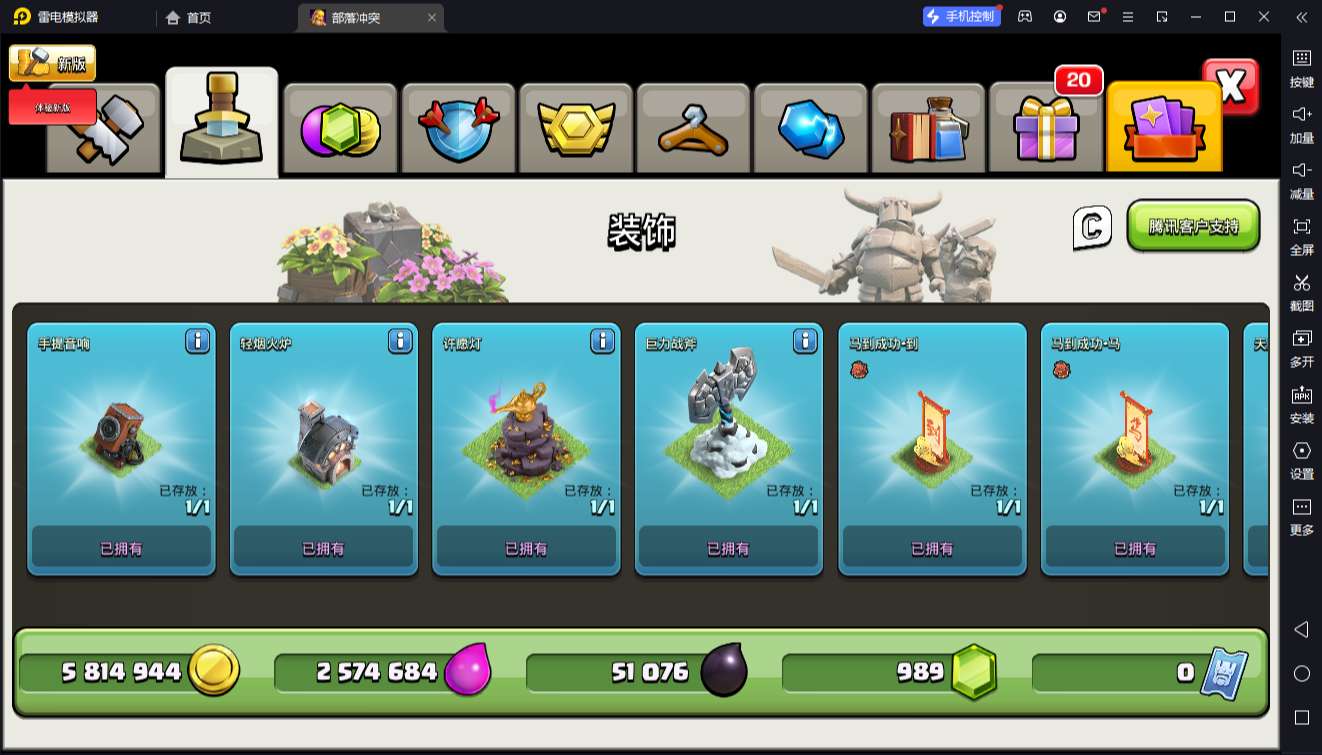Show info for the 手提音响 decoration
The image size is (1322, 755).
coord(197,341)
